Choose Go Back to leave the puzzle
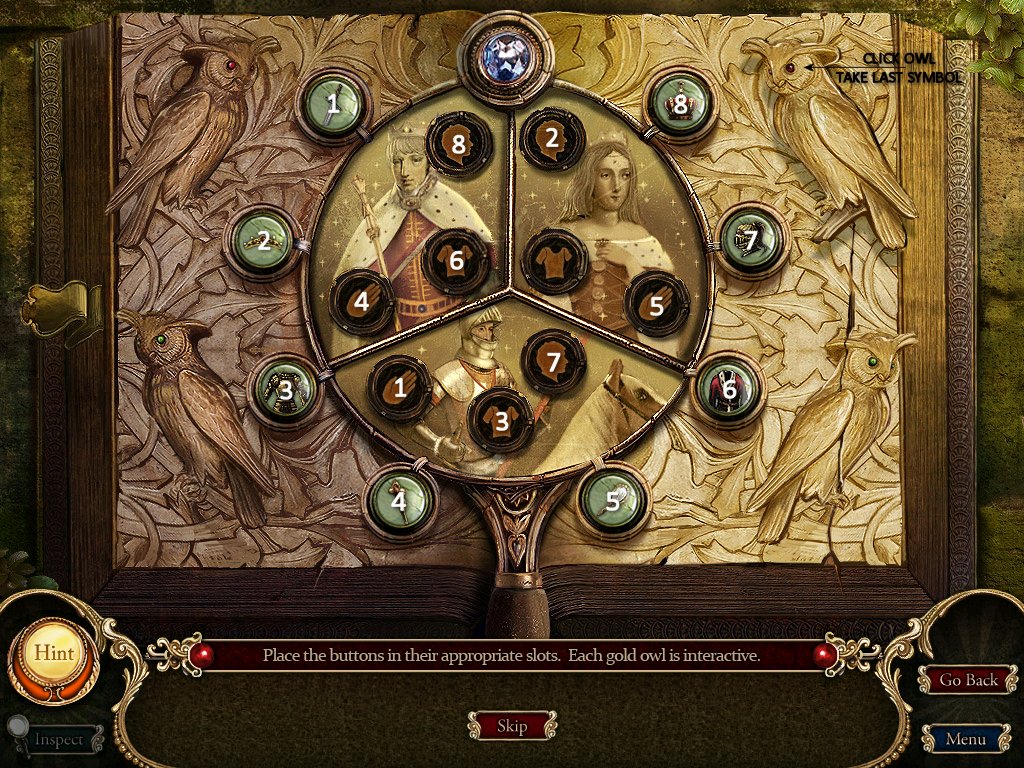The height and width of the screenshot is (768, 1024). coord(967,680)
